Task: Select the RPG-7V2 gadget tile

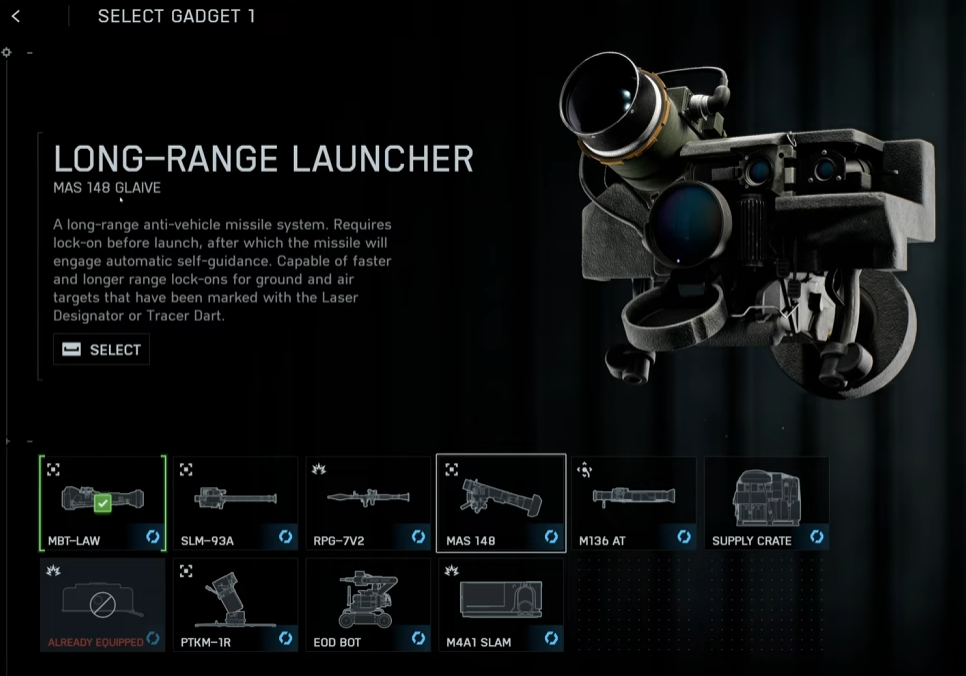Action: click(368, 504)
